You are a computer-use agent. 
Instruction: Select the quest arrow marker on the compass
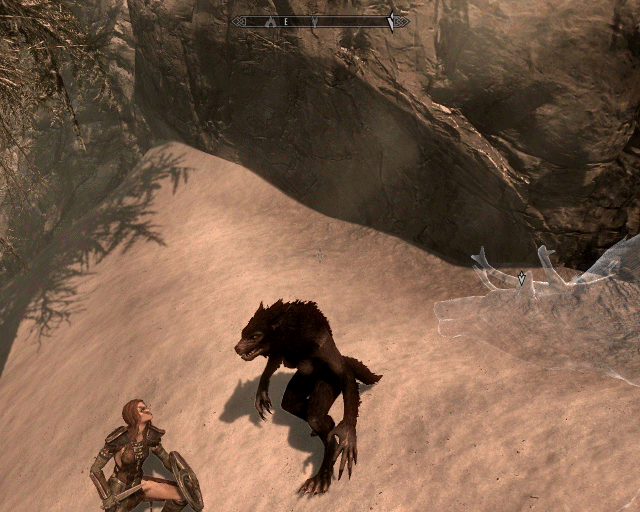(391, 21)
